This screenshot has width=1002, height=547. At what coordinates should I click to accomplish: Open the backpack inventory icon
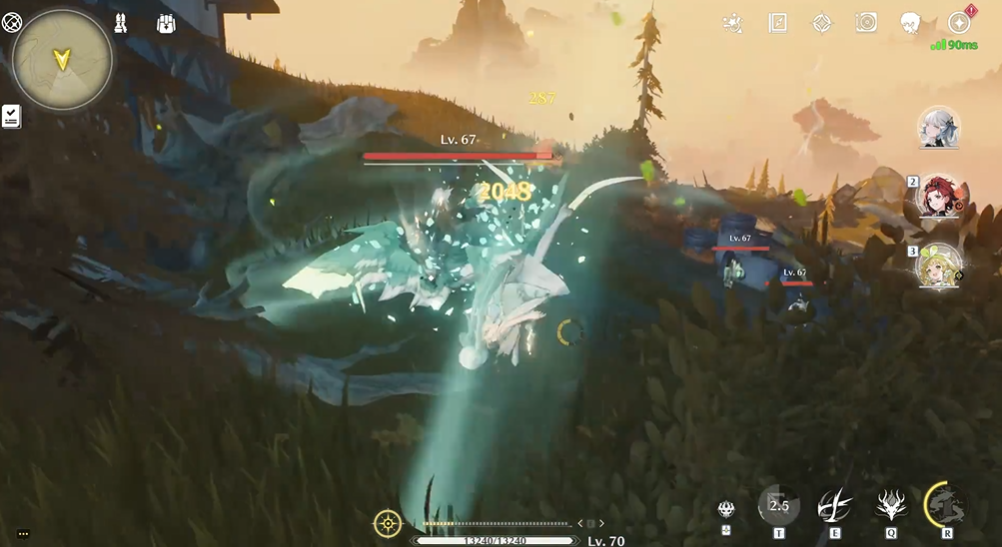pyautogui.click(x=166, y=23)
